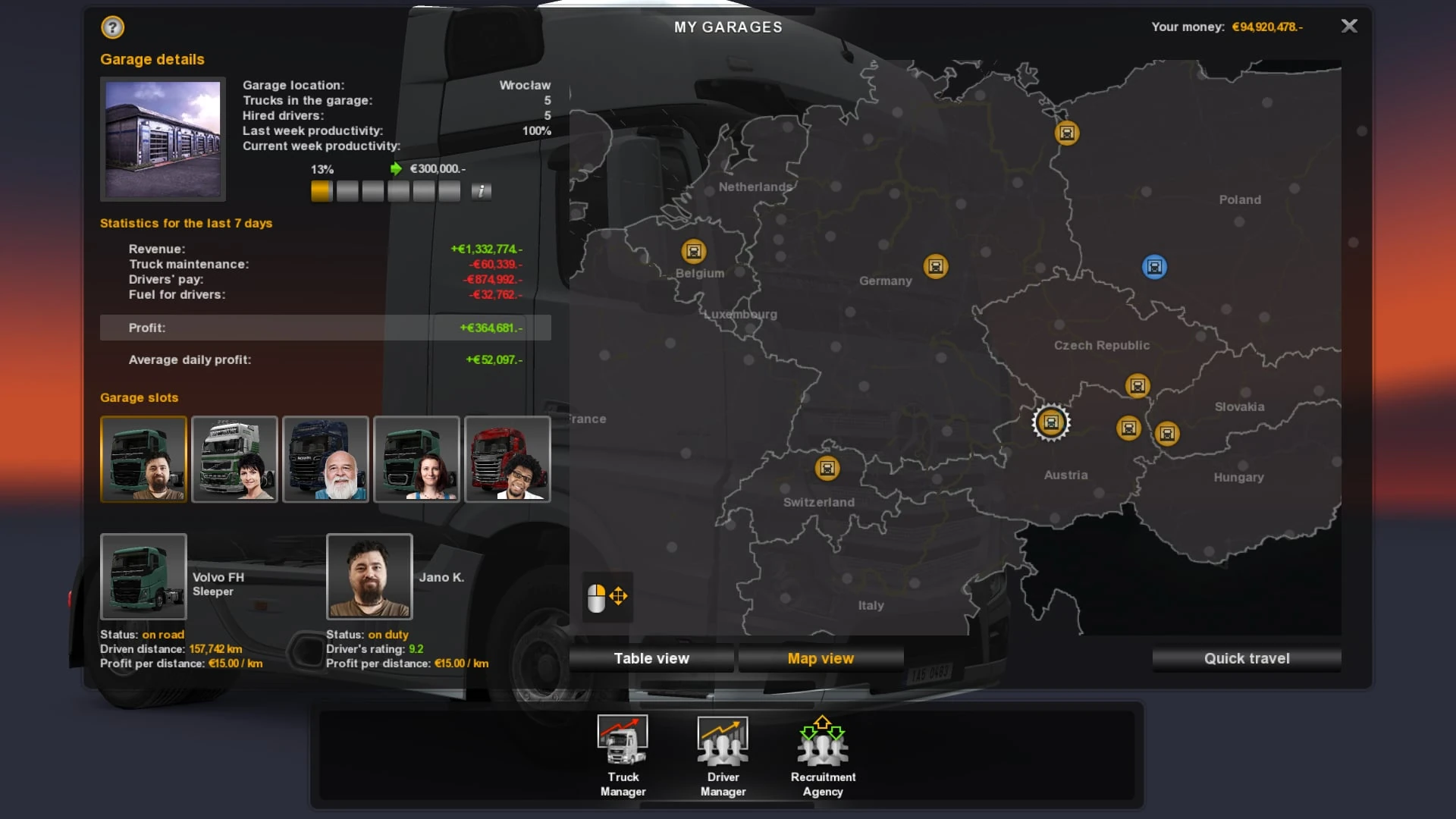This screenshot has height=819, width=1456.
Task: Select the highlighted garage marker near Austria
Action: [x=1050, y=422]
